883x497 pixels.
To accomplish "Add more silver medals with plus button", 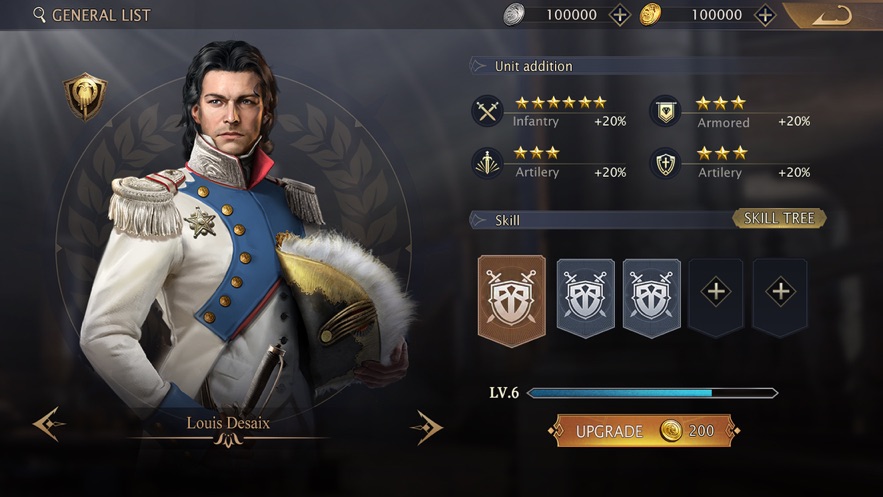I will tap(620, 15).
